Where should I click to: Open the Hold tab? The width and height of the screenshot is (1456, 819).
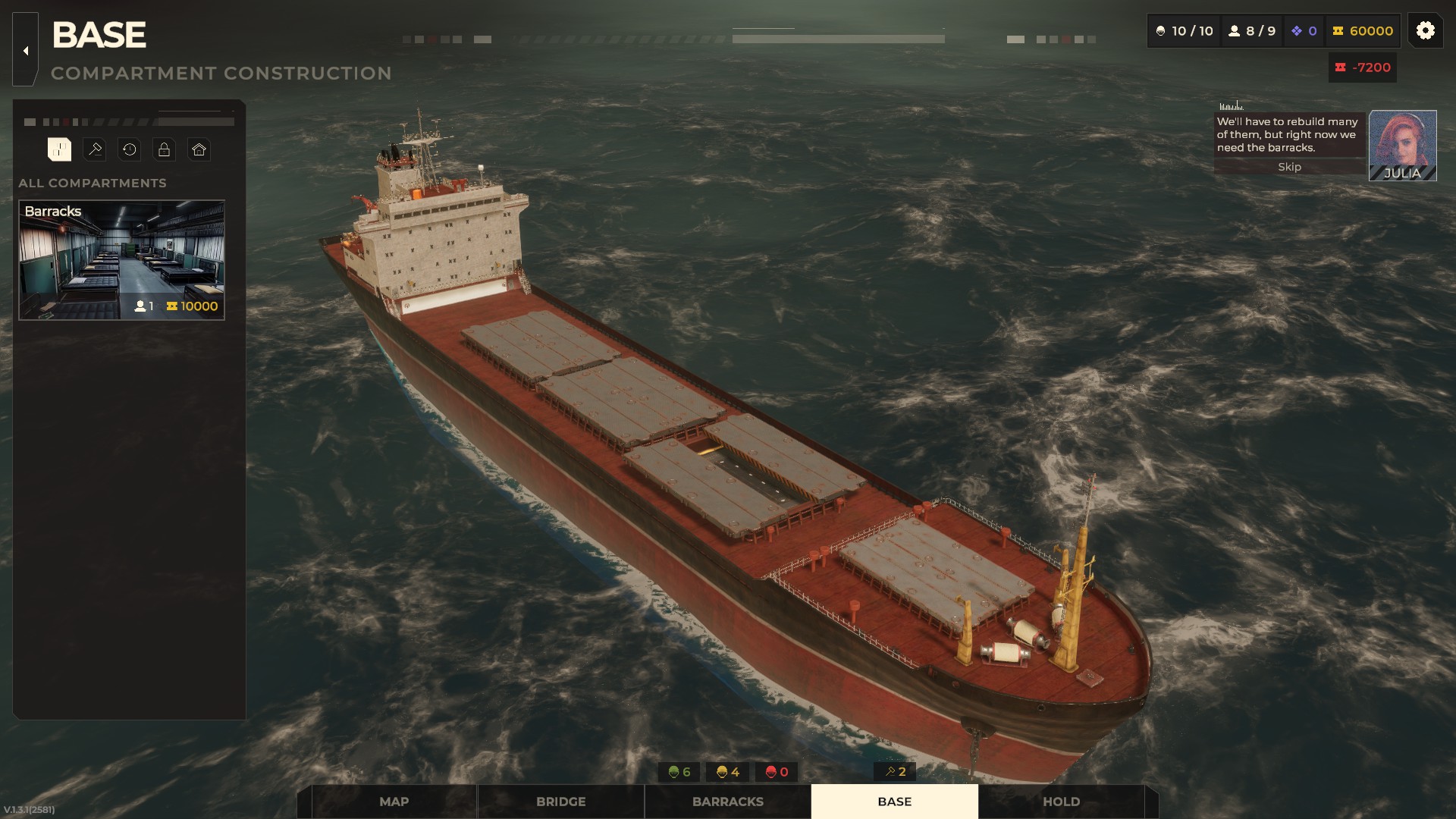[1061, 802]
